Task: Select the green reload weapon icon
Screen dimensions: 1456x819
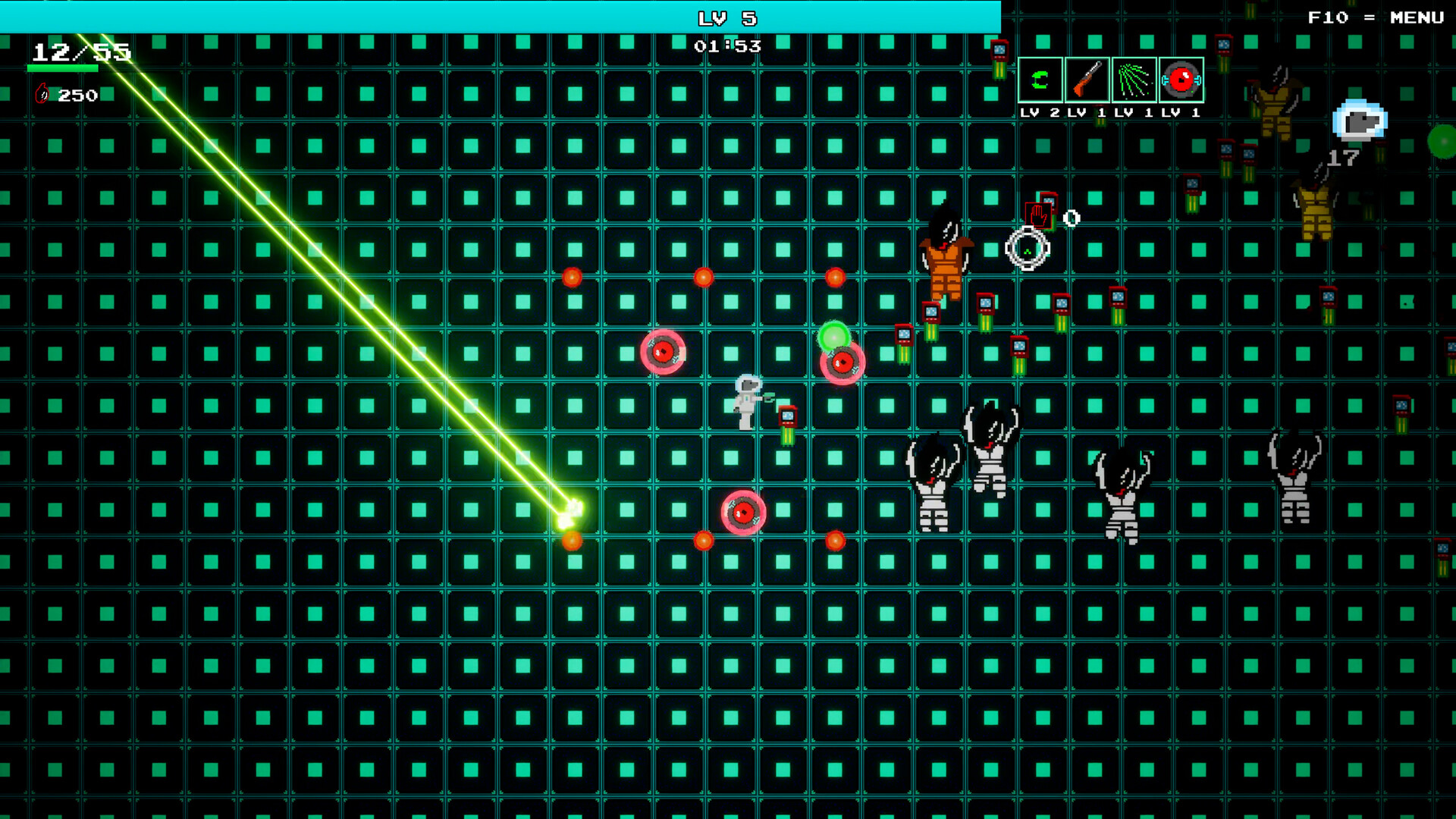Action: (x=1039, y=81)
